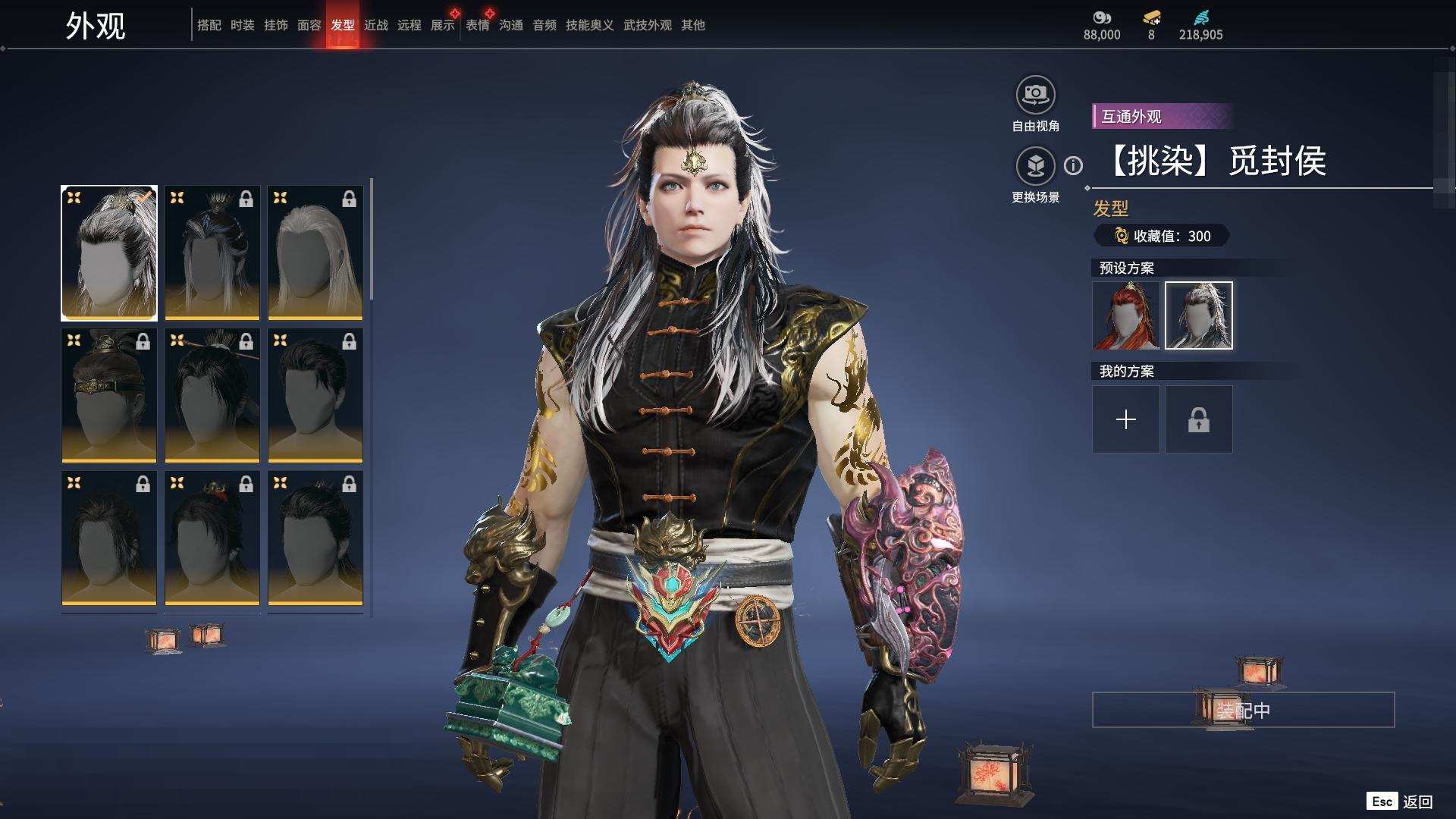Switch to the 武技外观 tab
Screen dimensions: 1456x819
point(647,25)
